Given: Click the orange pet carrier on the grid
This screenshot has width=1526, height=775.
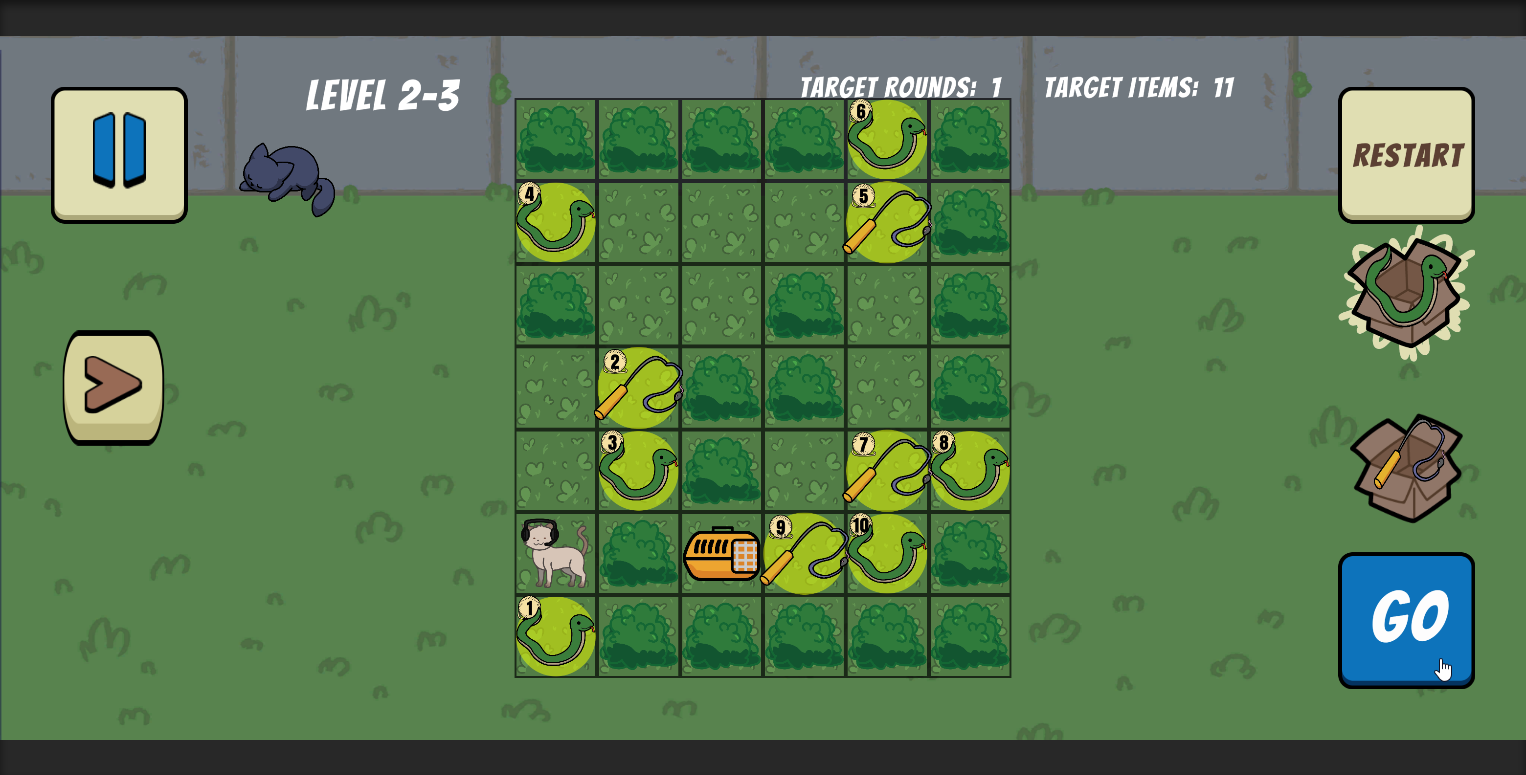Looking at the screenshot, I should 721,555.
